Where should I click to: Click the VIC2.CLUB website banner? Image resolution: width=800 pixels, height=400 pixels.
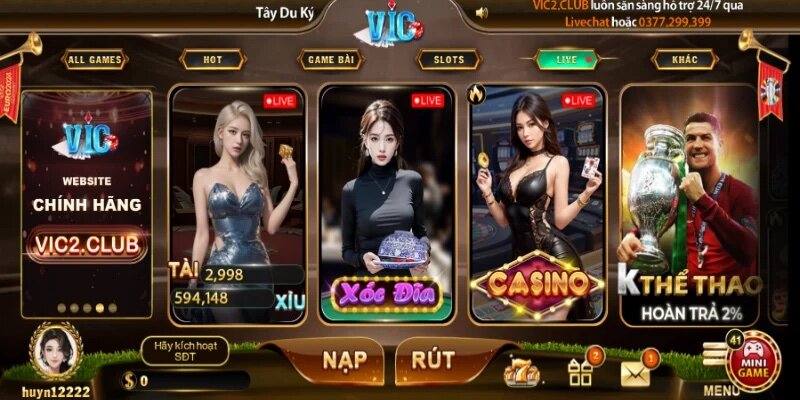click(87, 205)
